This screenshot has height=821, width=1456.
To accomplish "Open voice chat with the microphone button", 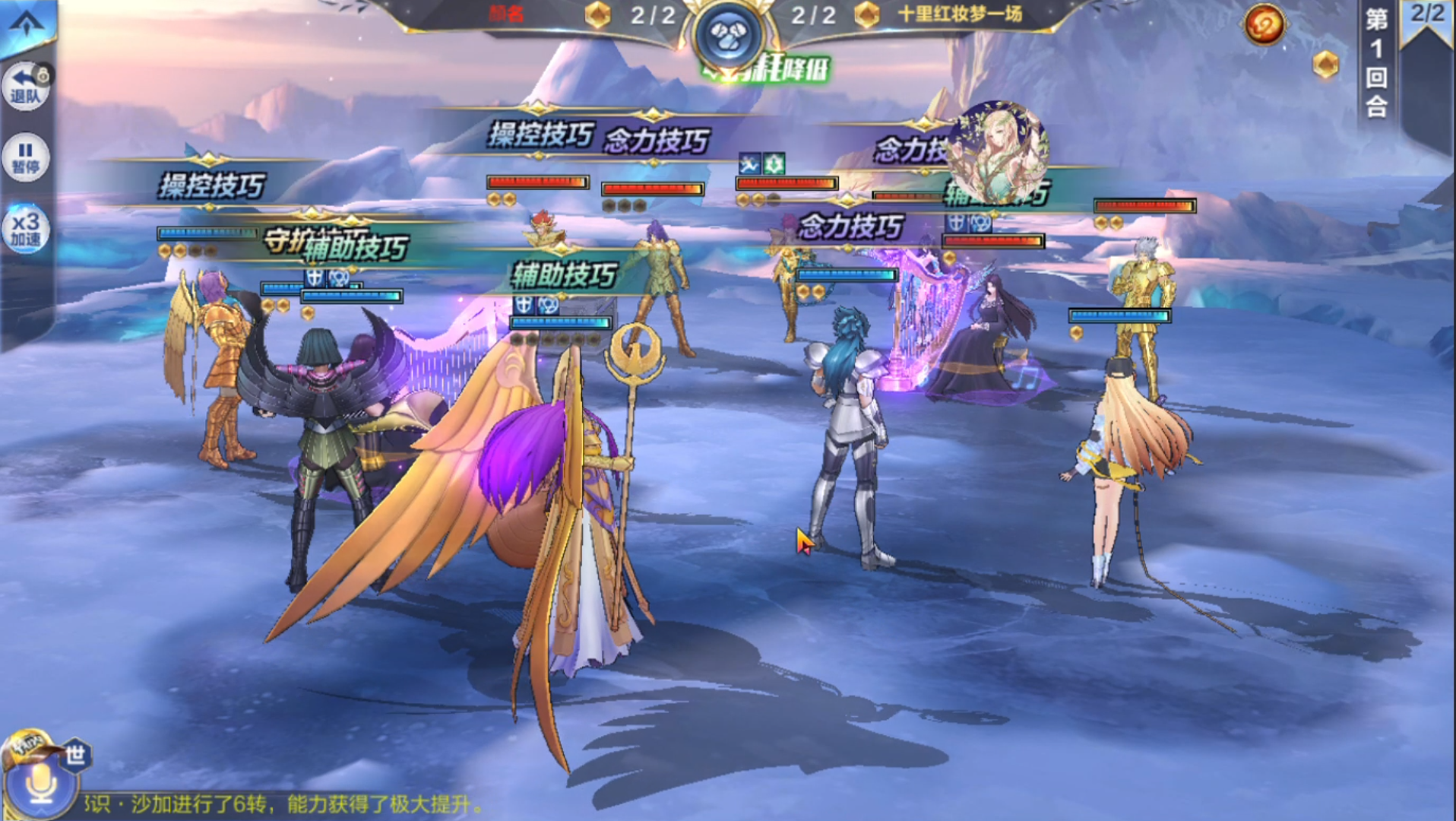I will point(40,783).
